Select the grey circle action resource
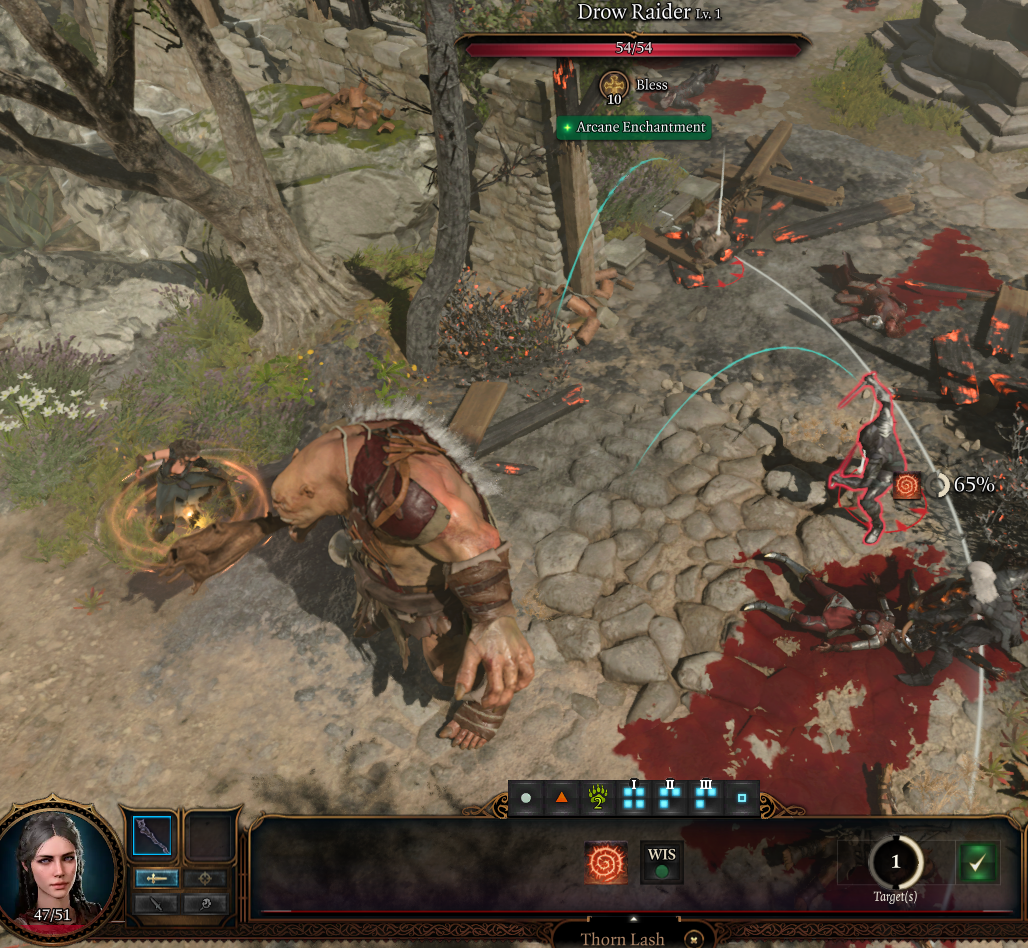This screenshot has height=948, width=1028. [526, 799]
